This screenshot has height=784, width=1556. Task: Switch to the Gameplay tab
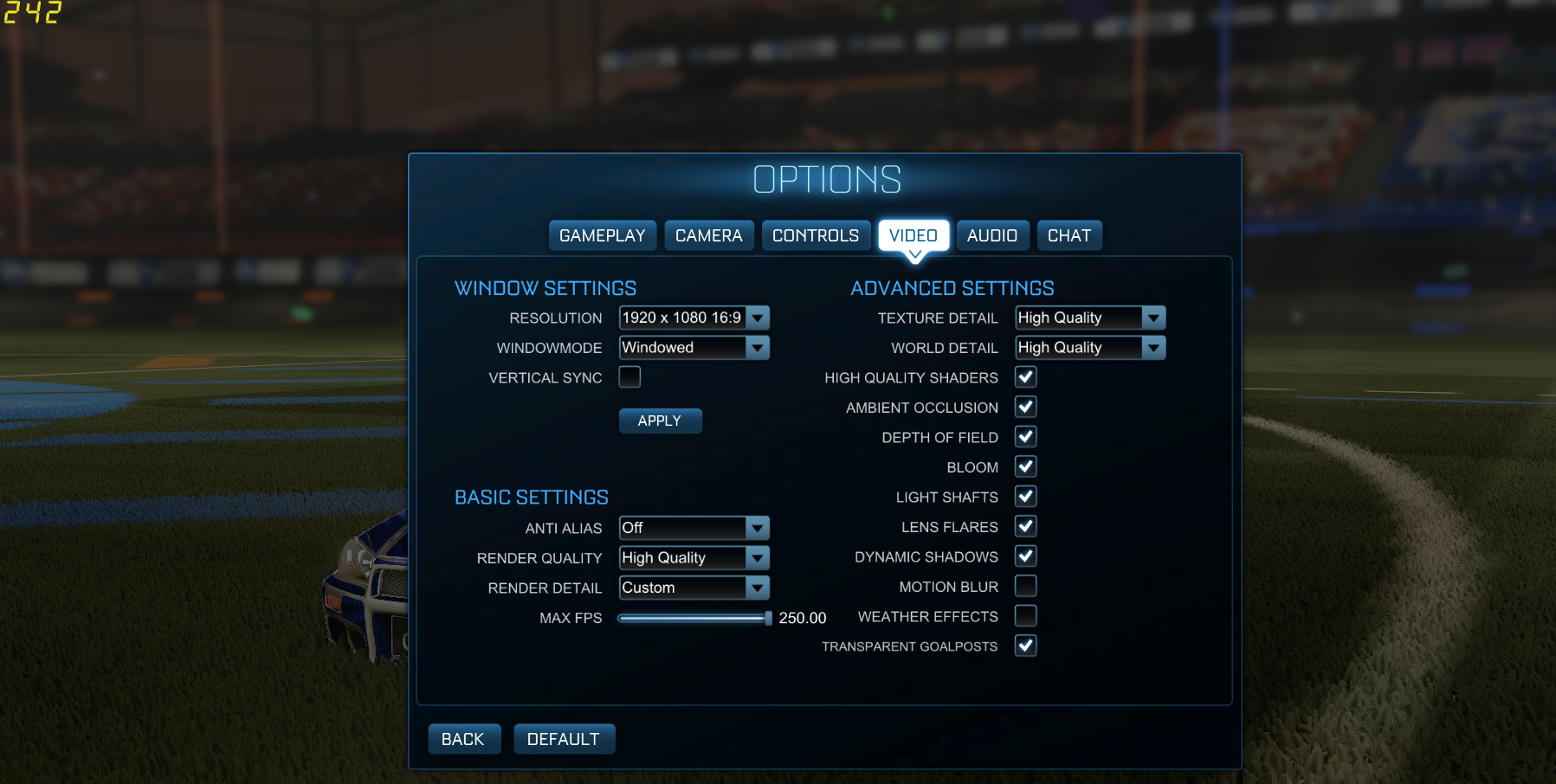point(602,235)
